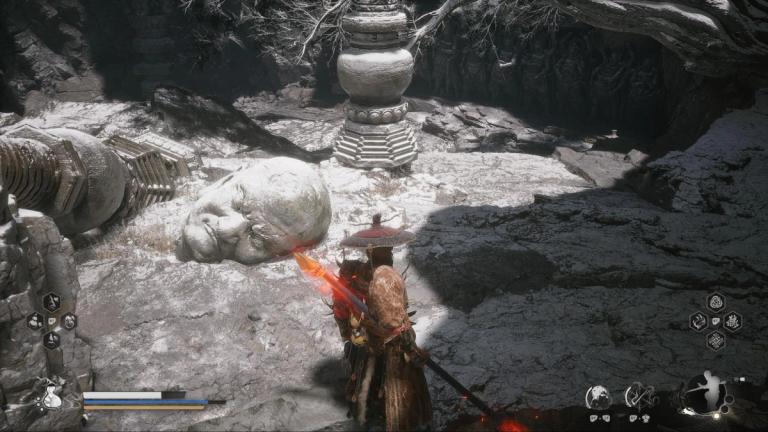Activate the round spirit skill icon
The height and width of the screenshot is (432, 768).
[x=598, y=397]
